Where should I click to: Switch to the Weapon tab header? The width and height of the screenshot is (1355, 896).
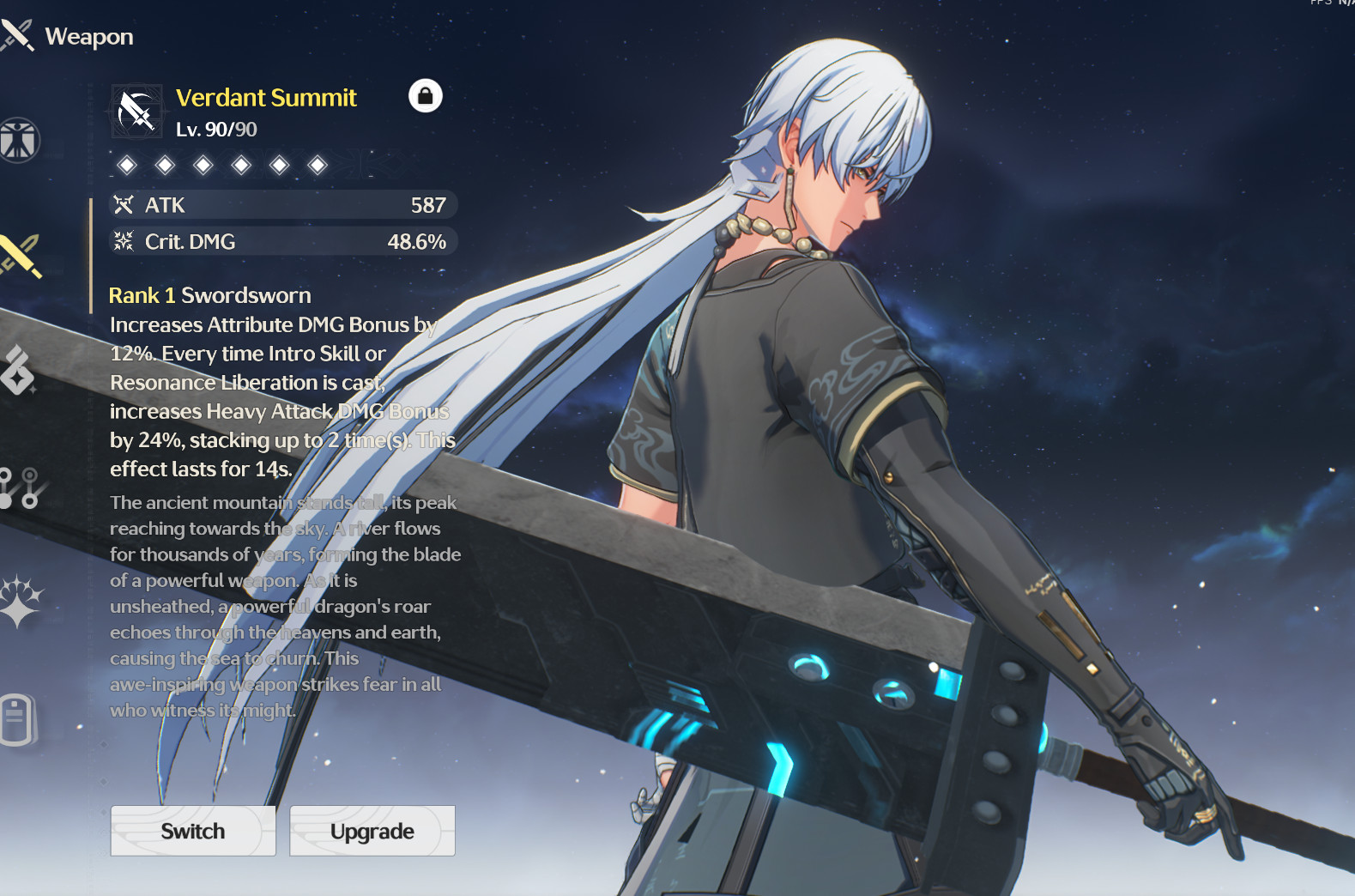pos(88,36)
